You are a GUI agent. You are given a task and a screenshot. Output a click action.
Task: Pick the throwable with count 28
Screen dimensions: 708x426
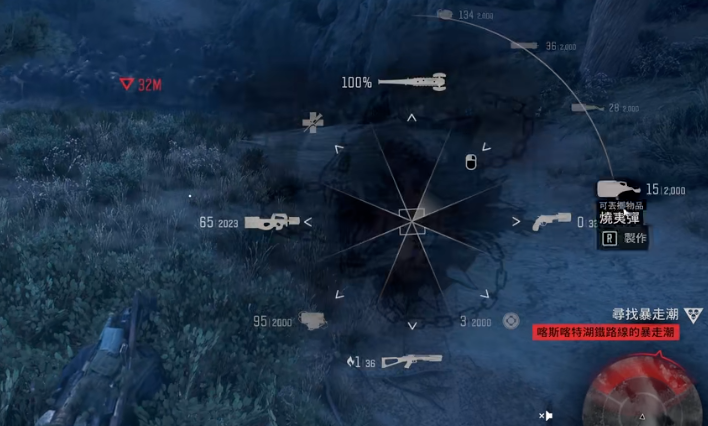[587, 107]
